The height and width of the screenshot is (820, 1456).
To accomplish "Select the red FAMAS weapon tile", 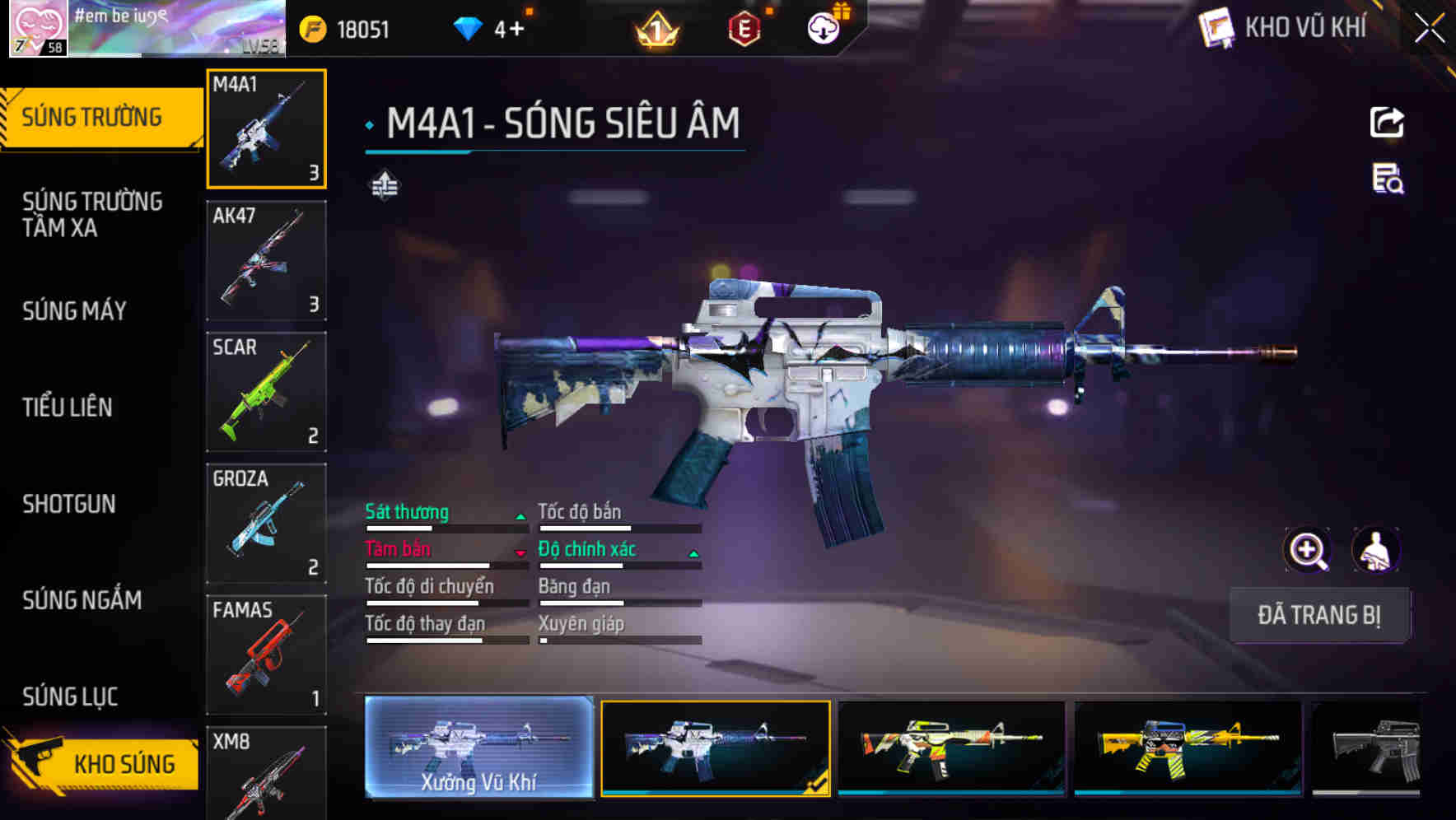I will coord(266,655).
